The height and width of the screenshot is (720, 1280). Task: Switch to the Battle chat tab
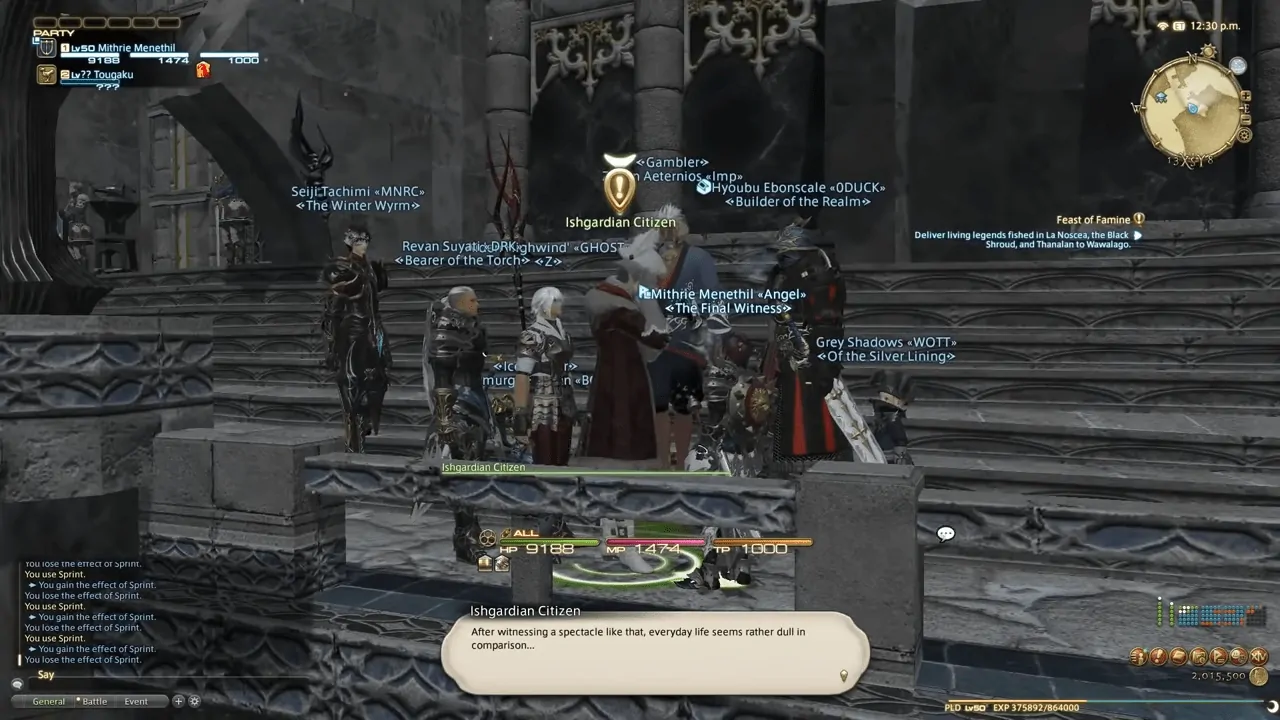click(x=93, y=701)
